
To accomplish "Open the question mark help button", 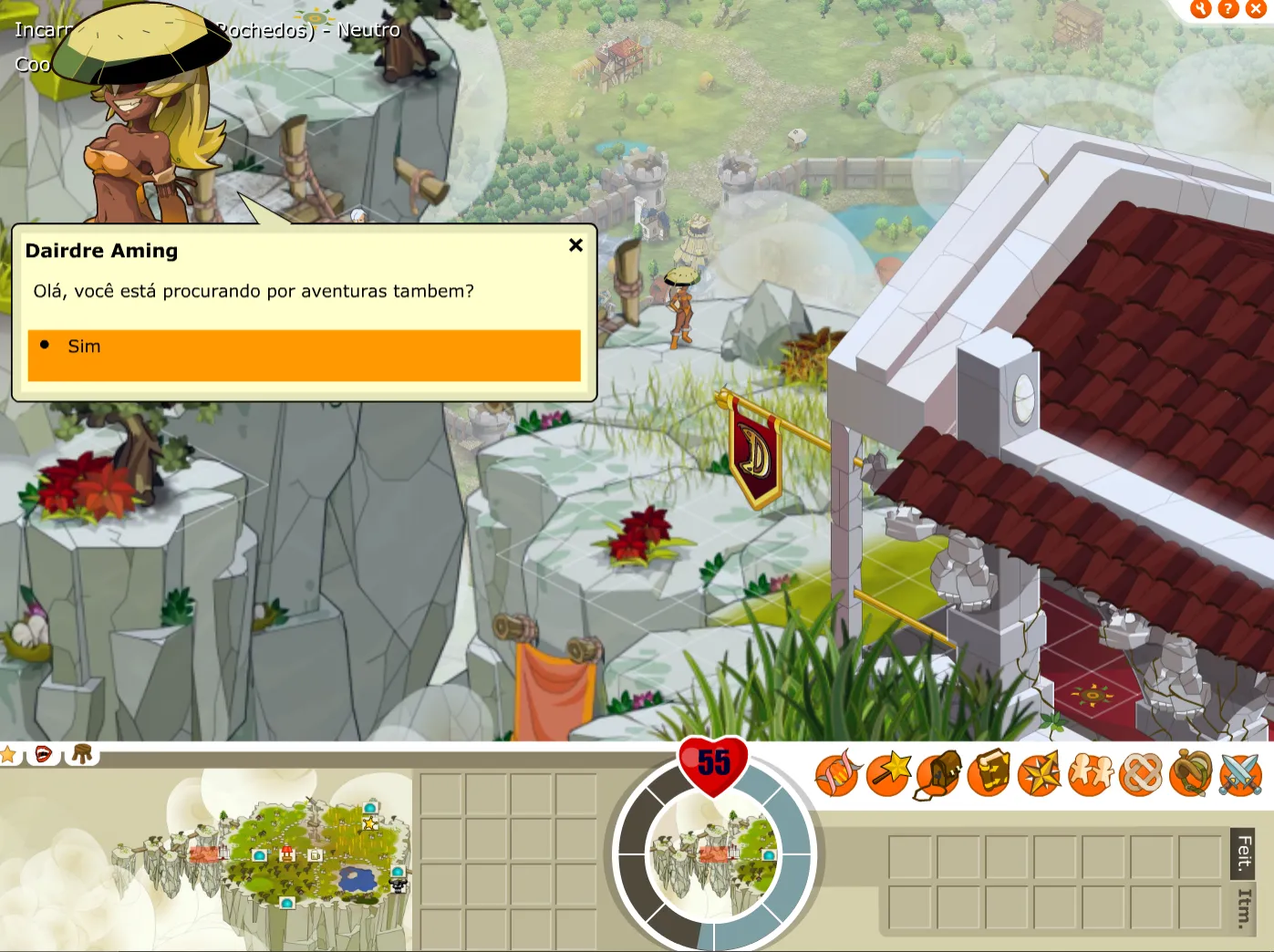I will 1228,9.
